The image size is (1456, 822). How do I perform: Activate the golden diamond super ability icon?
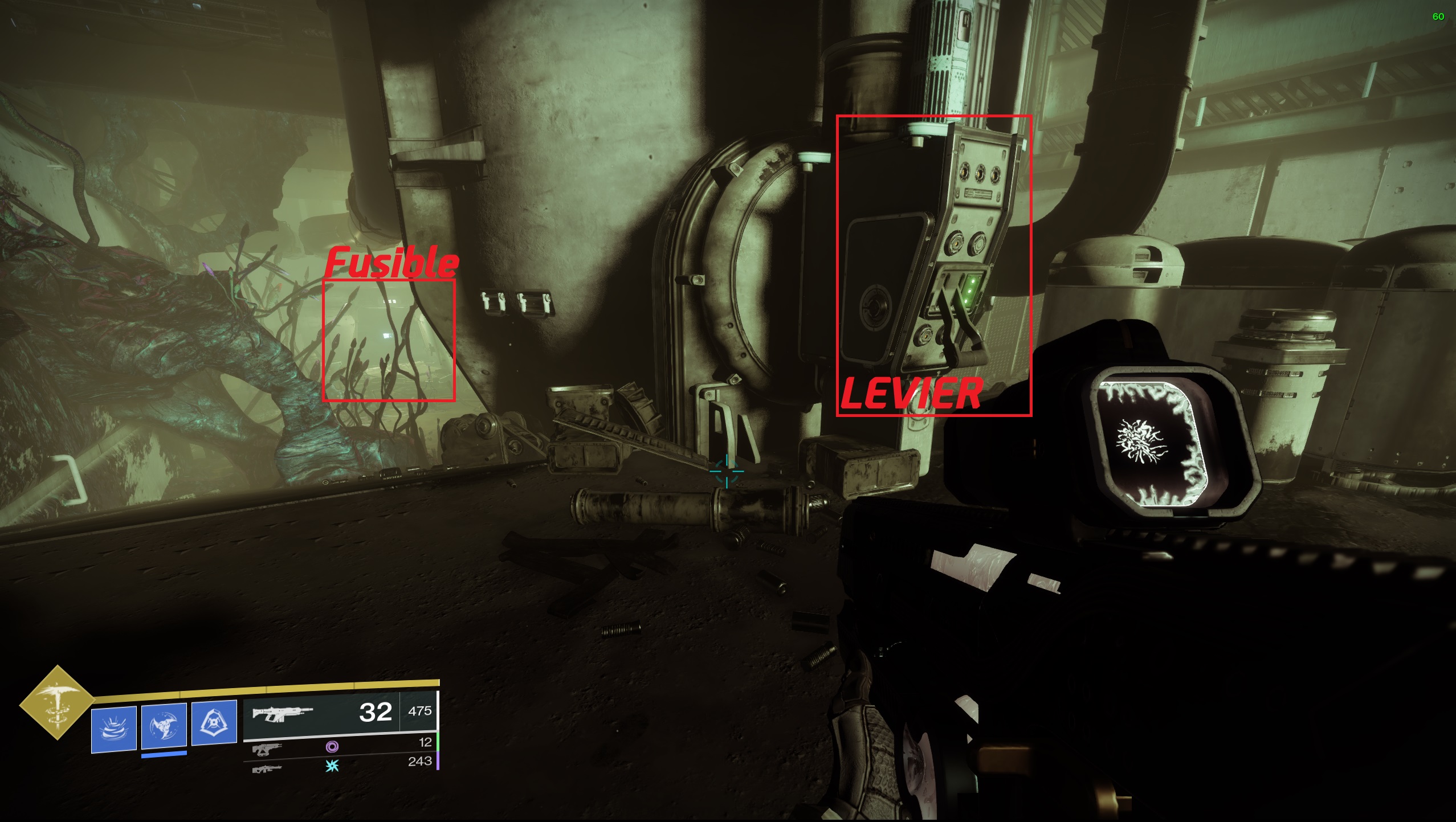(x=57, y=703)
